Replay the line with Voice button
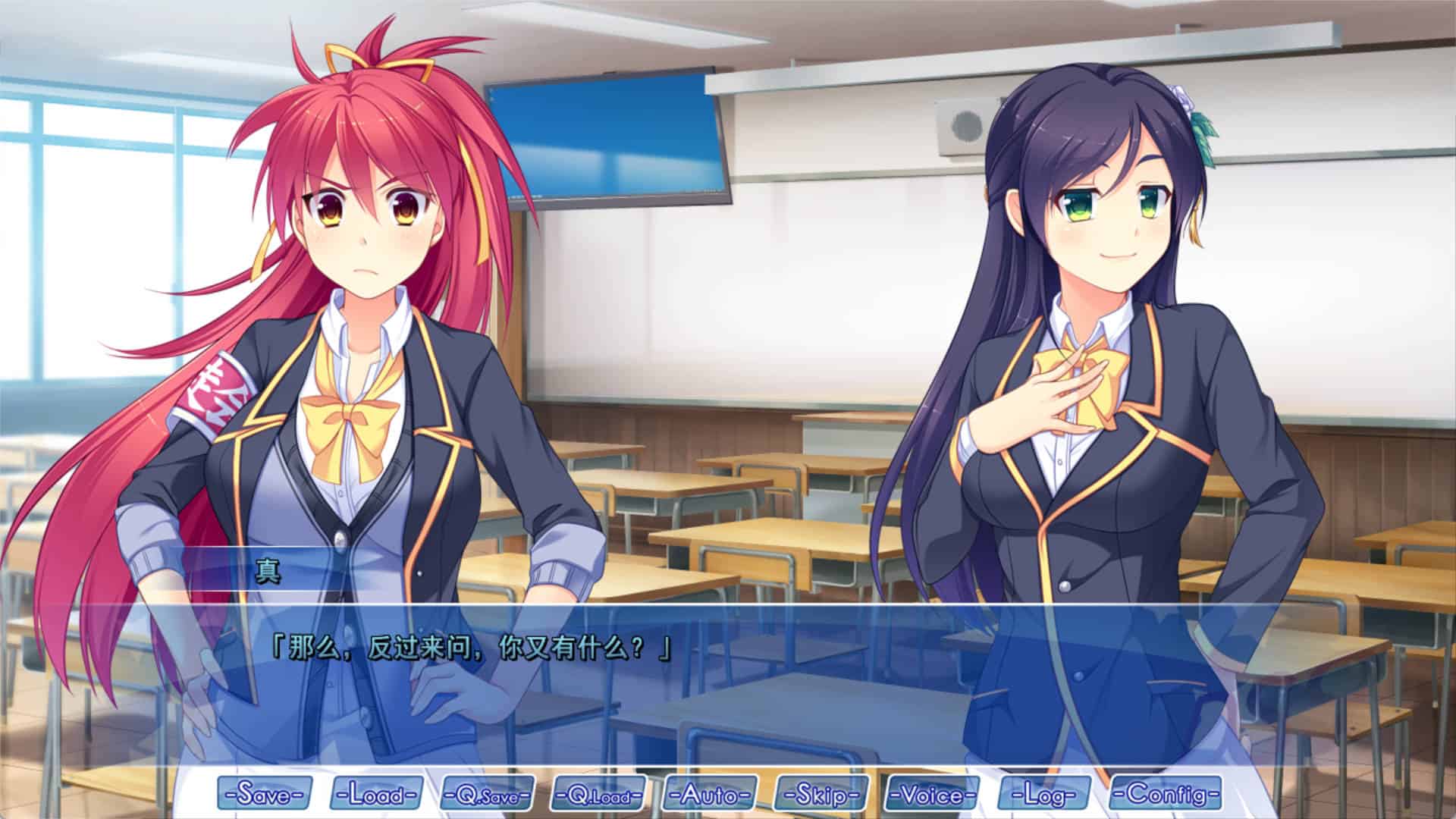Screen dimensions: 1456x819 coord(933,793)
